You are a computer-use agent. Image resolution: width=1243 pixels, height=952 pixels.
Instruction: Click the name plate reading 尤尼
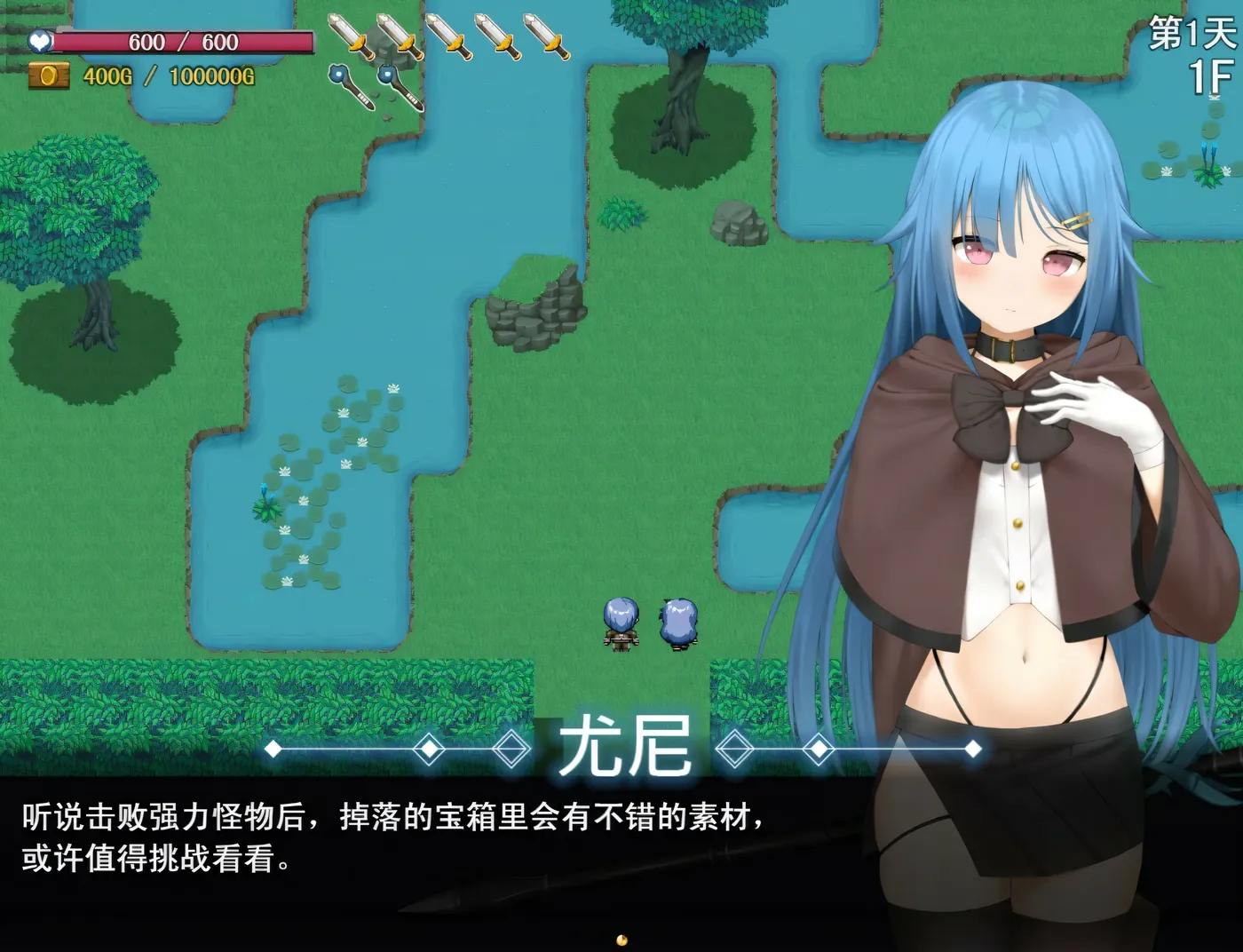(628, 748)
